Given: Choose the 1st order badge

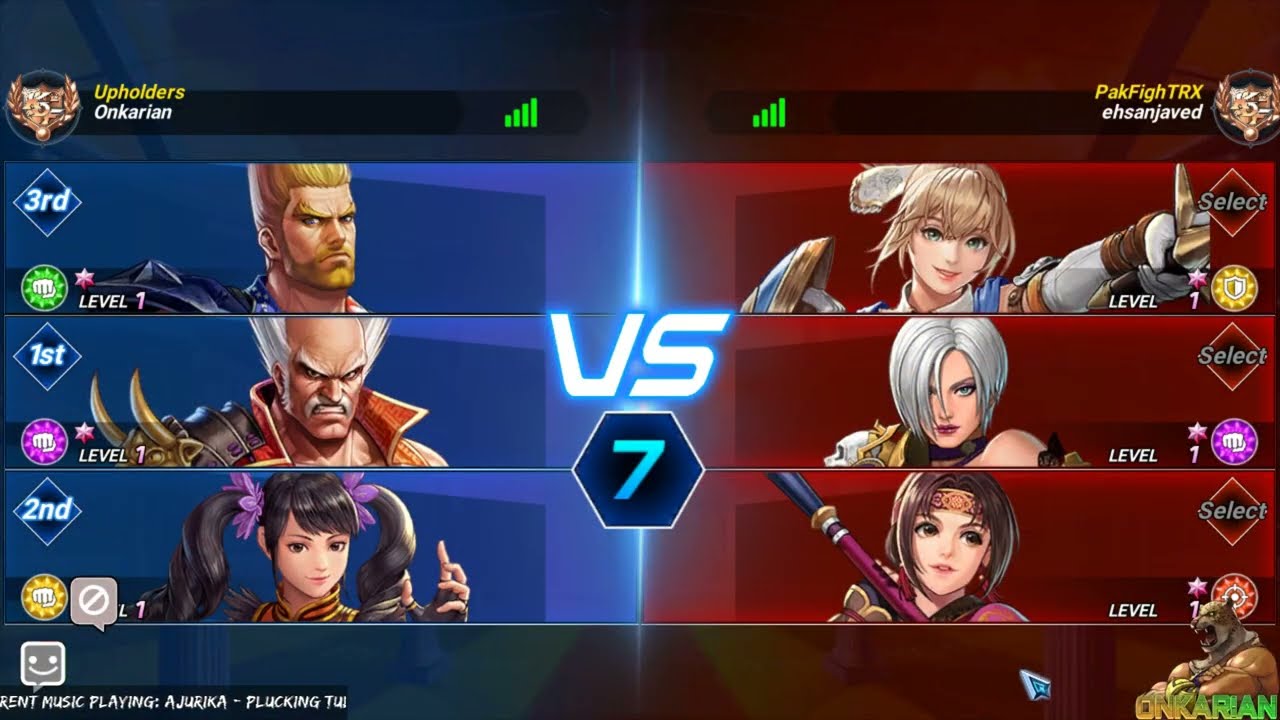Looking at the screenshot, I should [x=47, y=356].
